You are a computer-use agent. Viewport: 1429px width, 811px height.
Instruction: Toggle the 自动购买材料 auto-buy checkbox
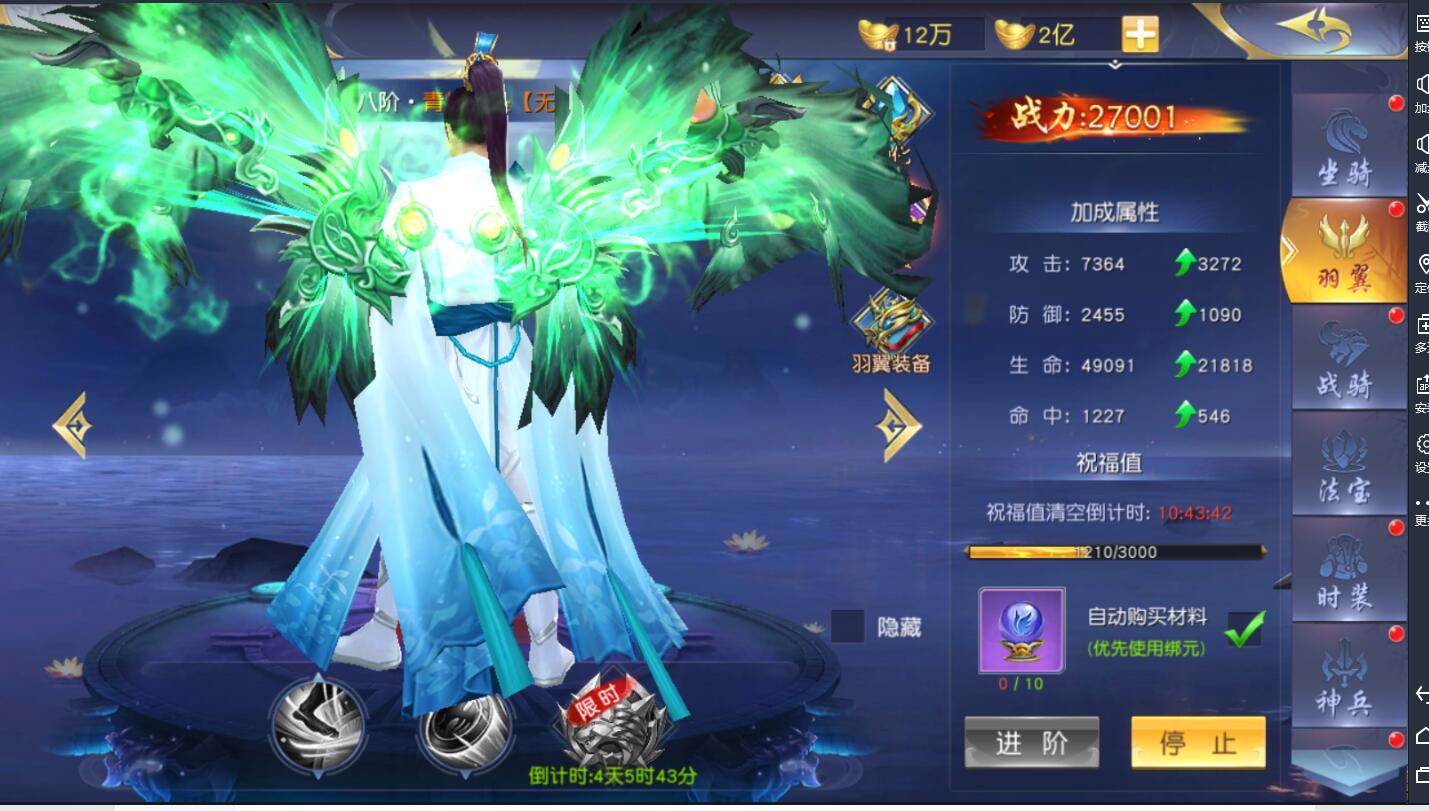pyautogui.click(x=1244, y=629)
